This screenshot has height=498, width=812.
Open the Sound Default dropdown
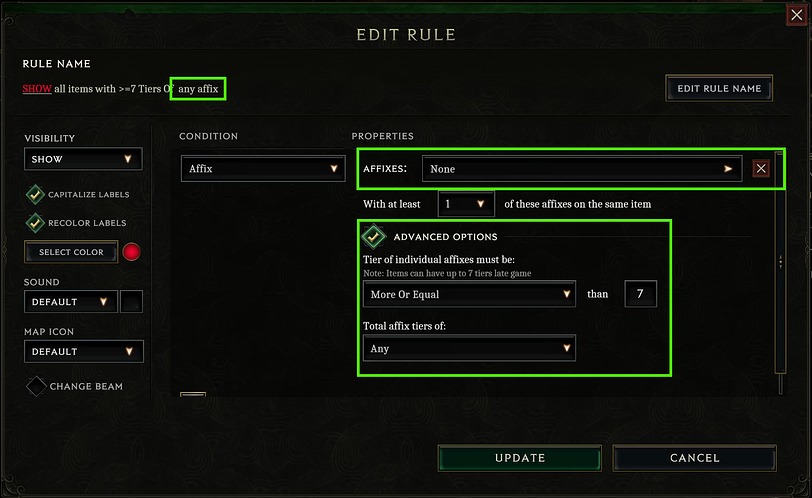[69, 301]
